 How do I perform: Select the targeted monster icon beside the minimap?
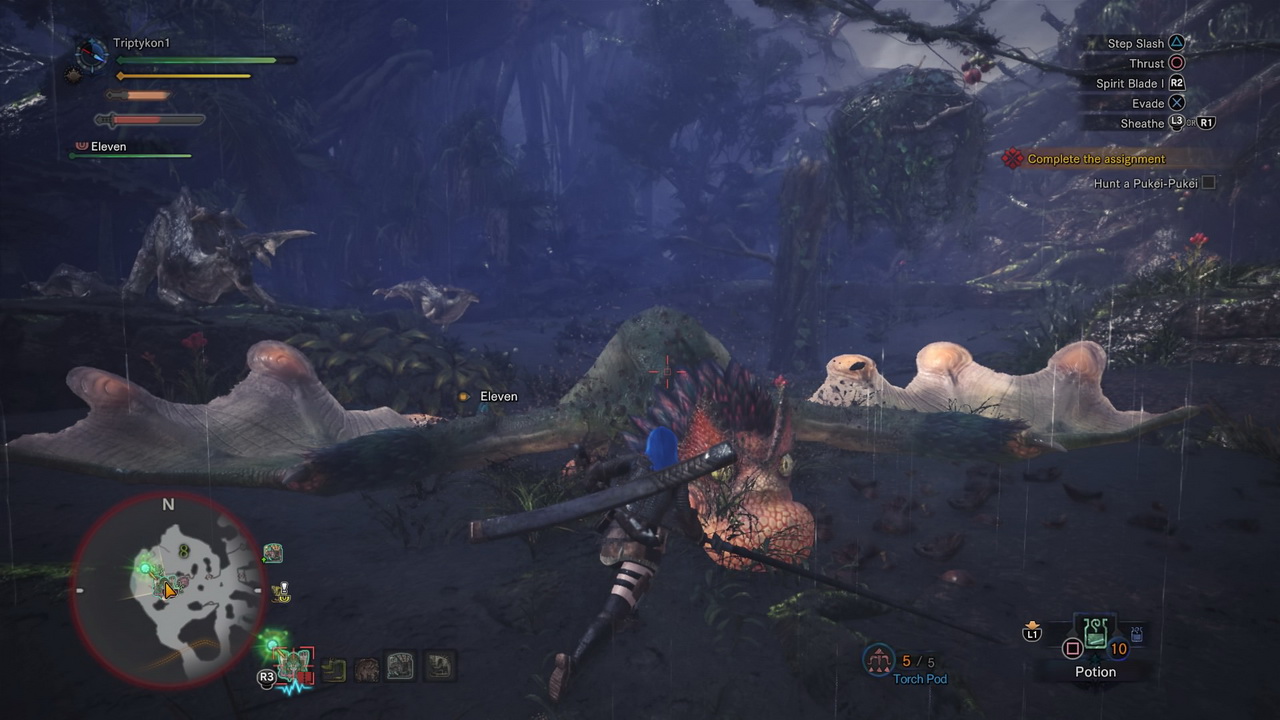[295, 662]
